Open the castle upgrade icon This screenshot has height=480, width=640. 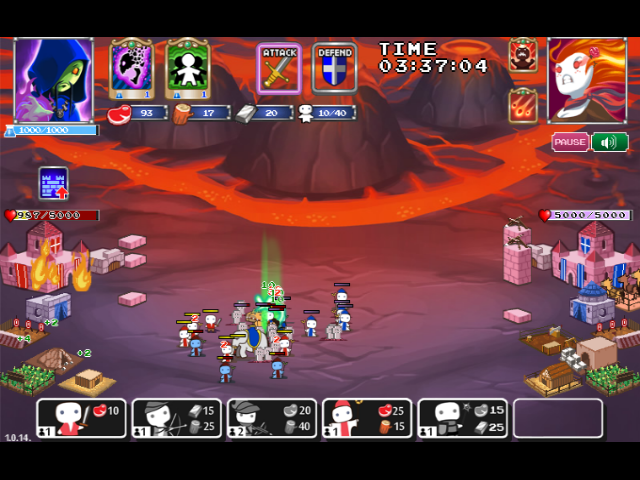(53, 183)
